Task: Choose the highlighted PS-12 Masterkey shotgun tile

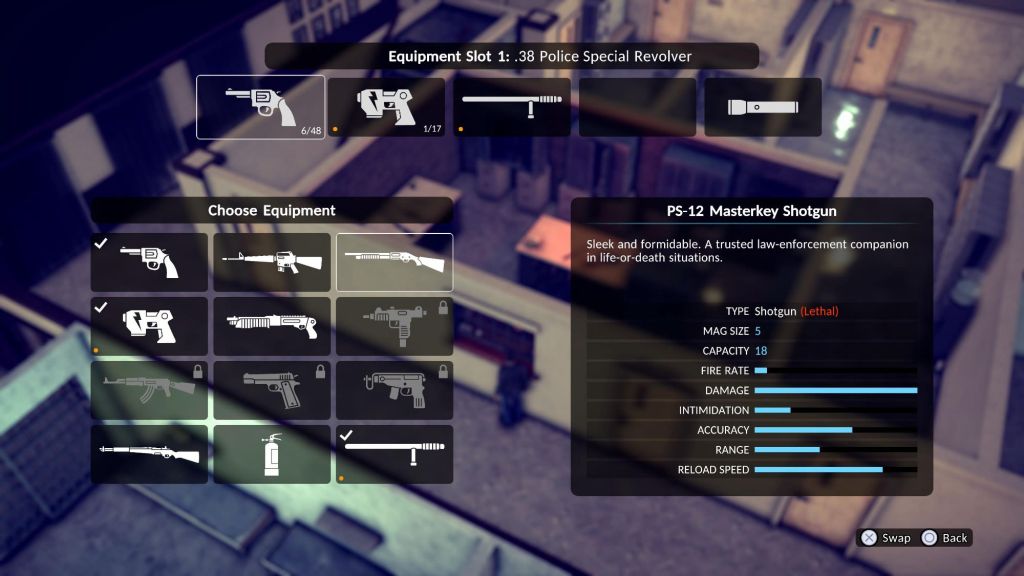Action: (394, 262)
